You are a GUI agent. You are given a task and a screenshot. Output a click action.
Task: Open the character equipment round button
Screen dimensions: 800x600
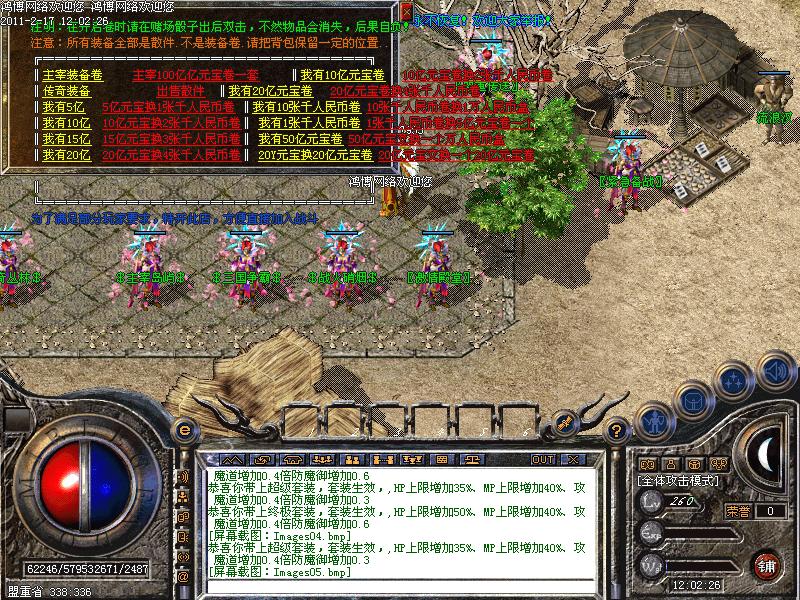pos(654,420)
